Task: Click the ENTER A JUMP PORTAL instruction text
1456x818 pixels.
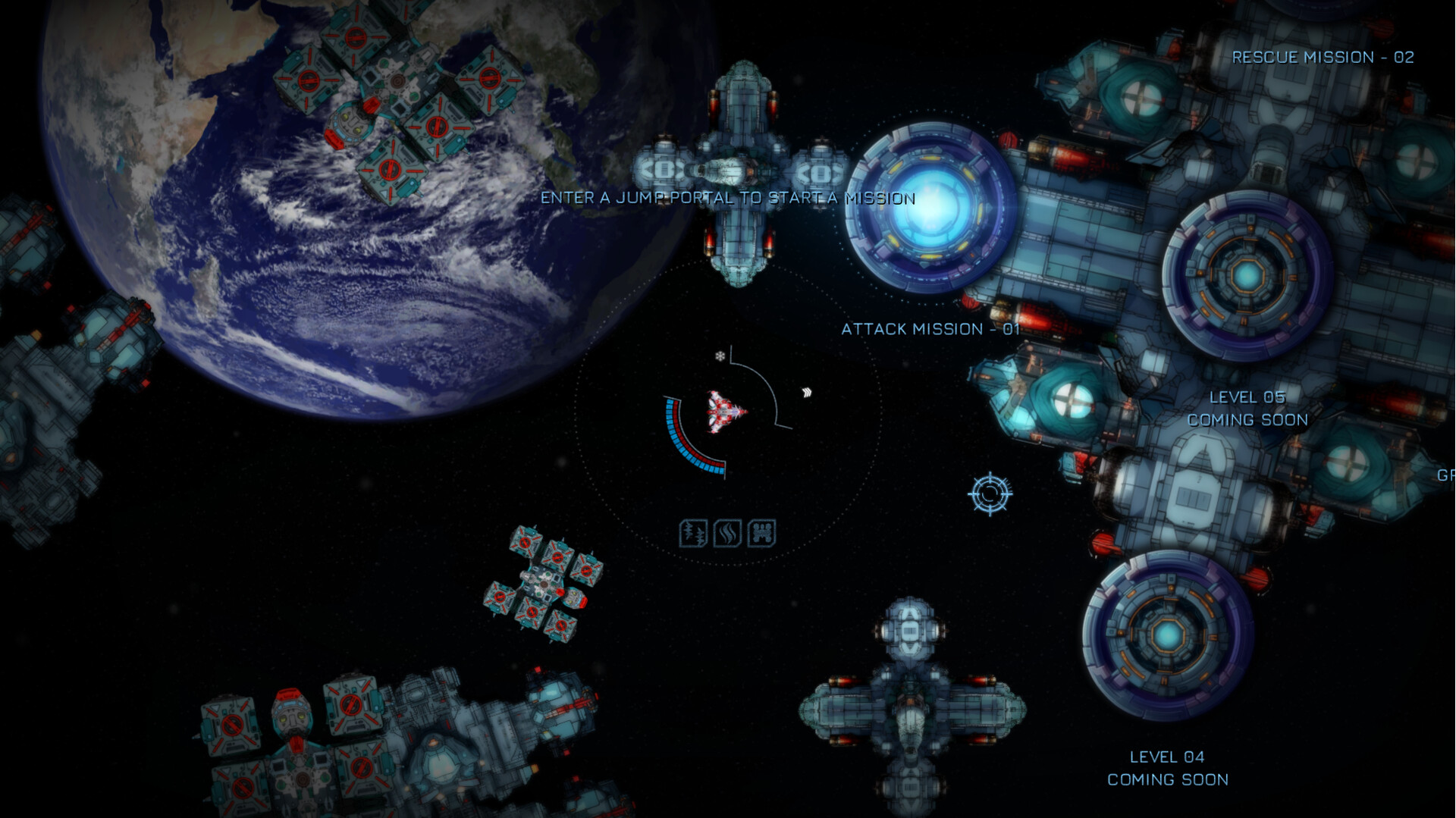Action: click(x=728, y=199)
